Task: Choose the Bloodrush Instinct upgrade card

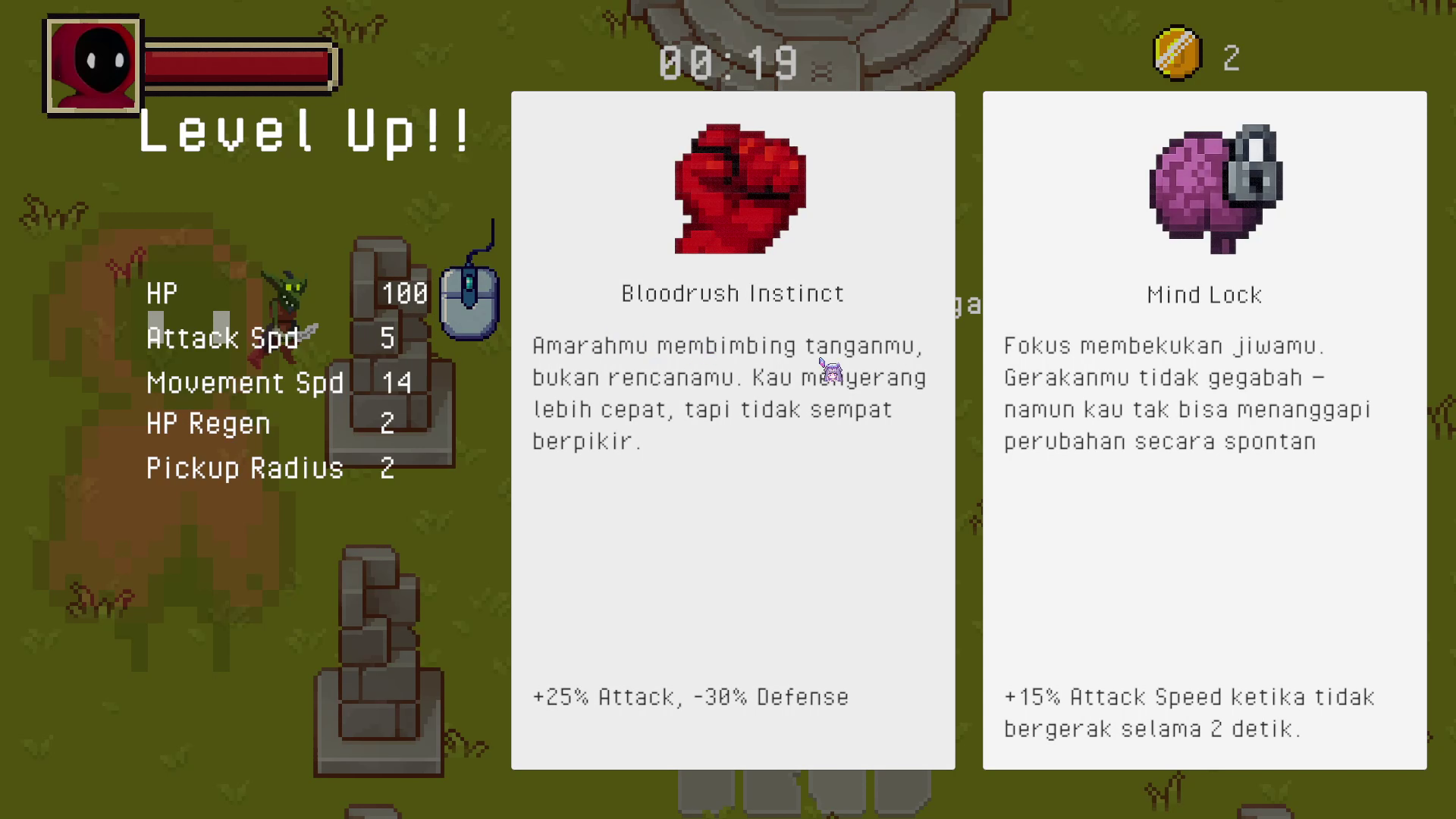Action: 733,430
